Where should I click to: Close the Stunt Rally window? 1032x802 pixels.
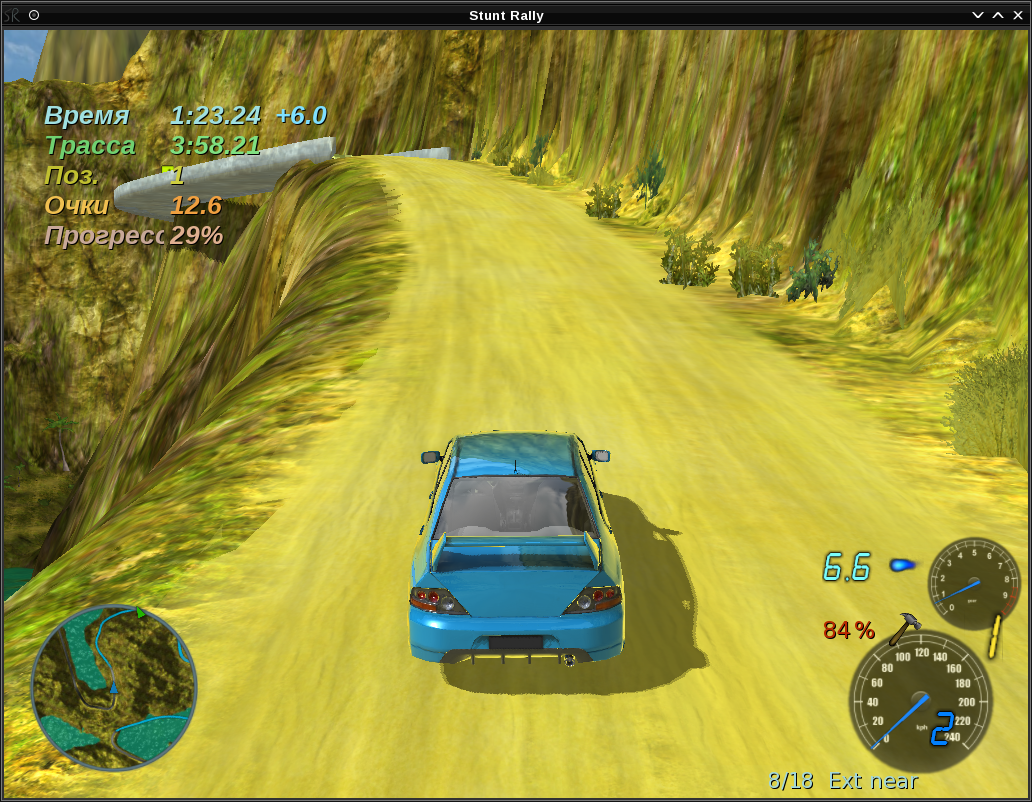click(x=1017, y=15)
